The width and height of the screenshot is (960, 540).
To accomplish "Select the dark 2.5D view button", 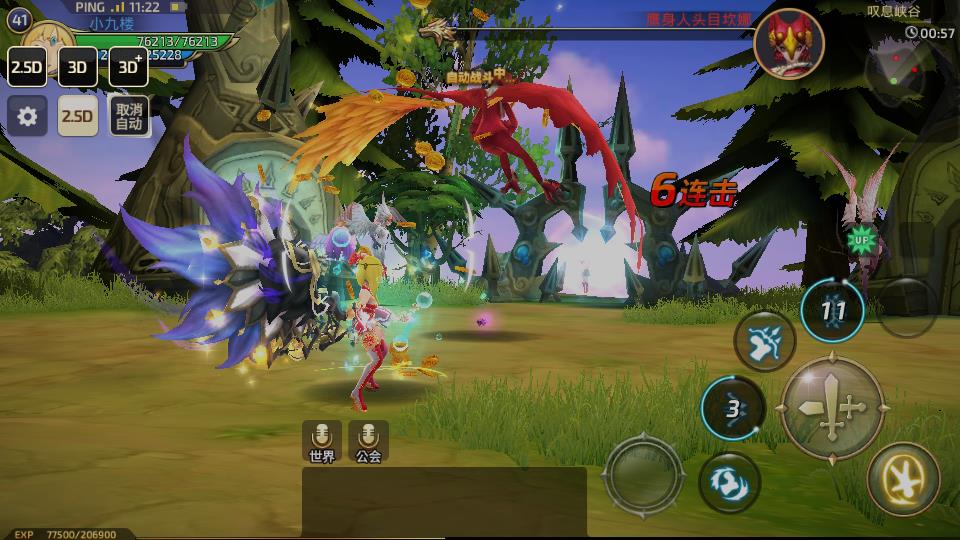I will (27, 67).
